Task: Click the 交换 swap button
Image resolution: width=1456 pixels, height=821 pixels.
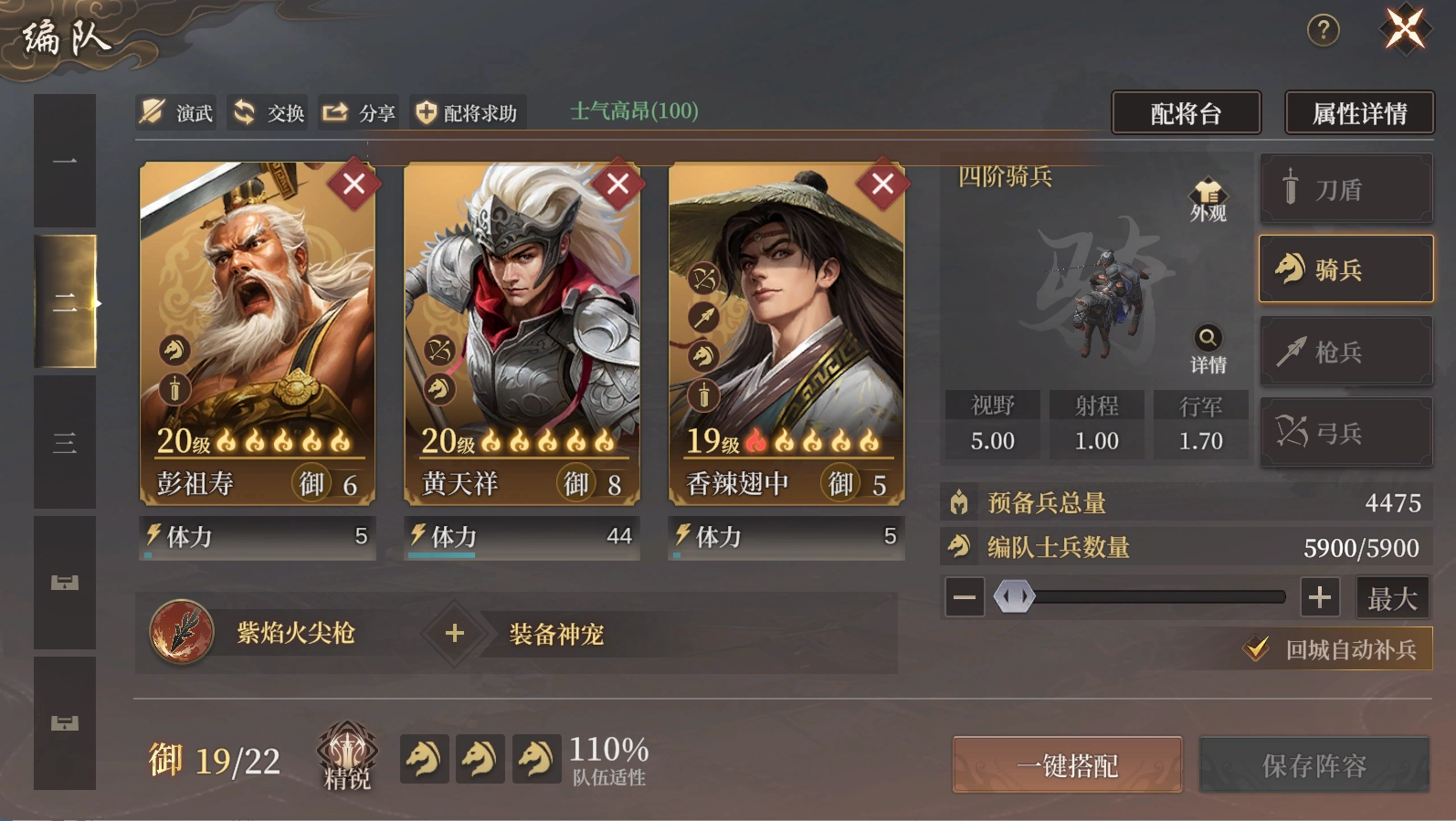Action: [x=268, y=112]
